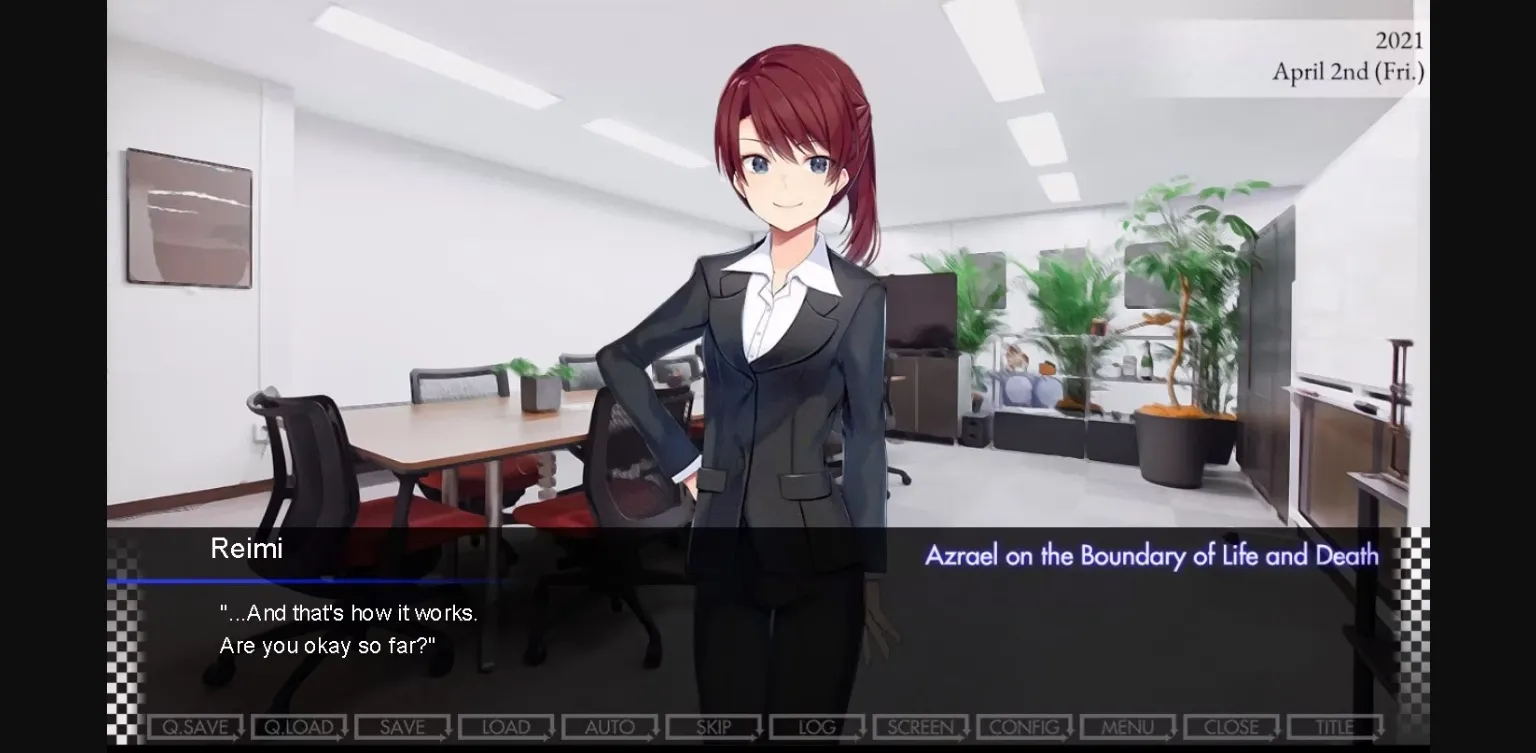Open the LOAD screen
Viewport: 1536px width, 753px height.
coord(505,727)
